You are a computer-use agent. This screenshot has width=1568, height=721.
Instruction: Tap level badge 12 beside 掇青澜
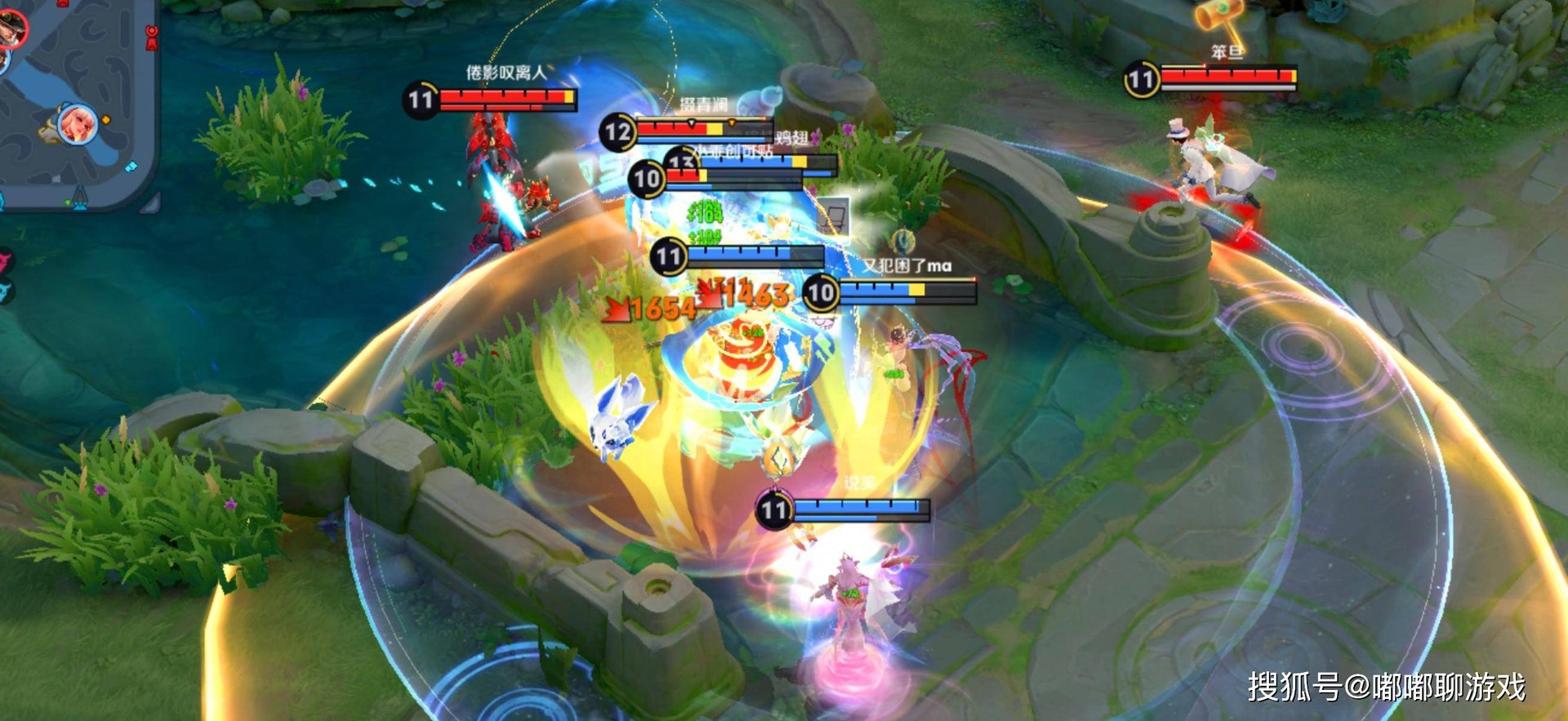point(618,131)
